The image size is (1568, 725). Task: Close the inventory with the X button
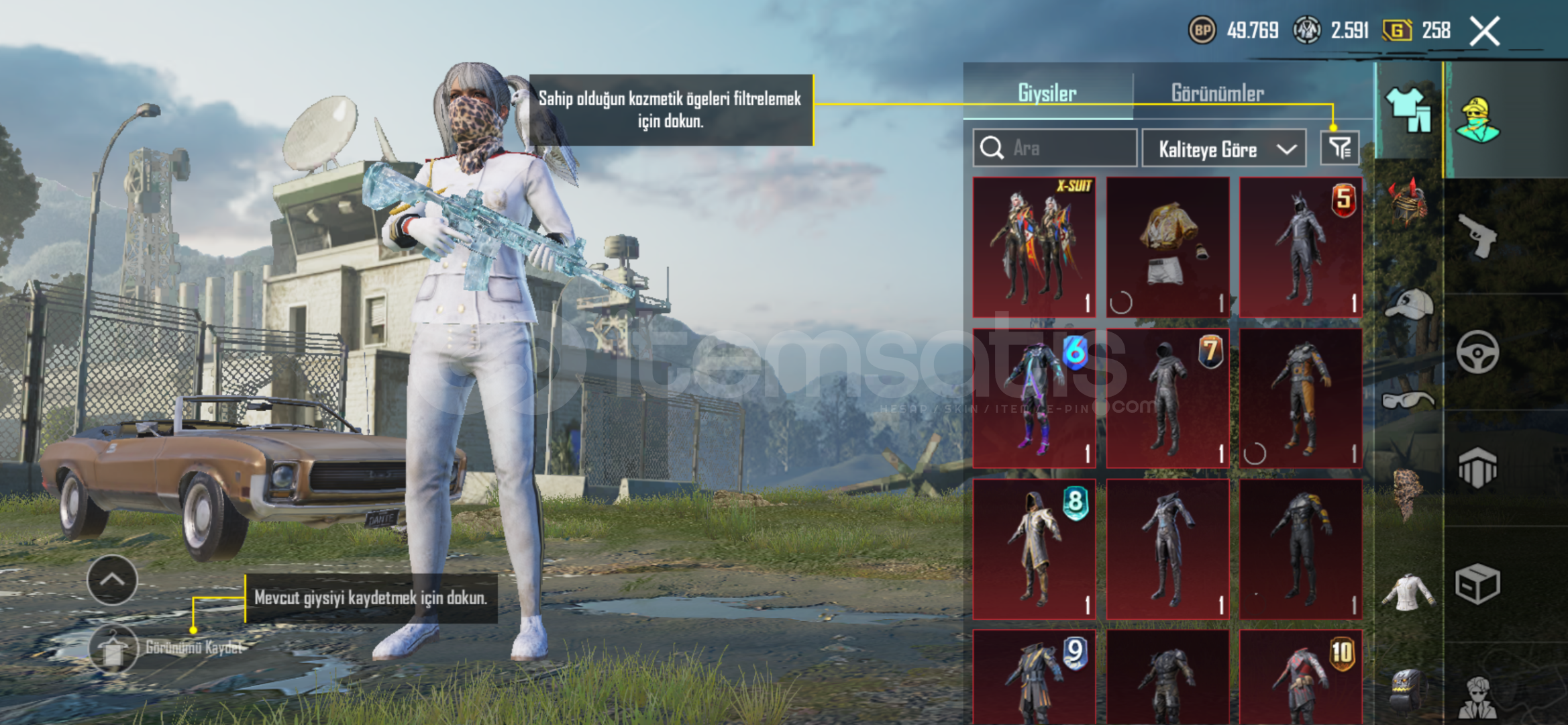1484,31
